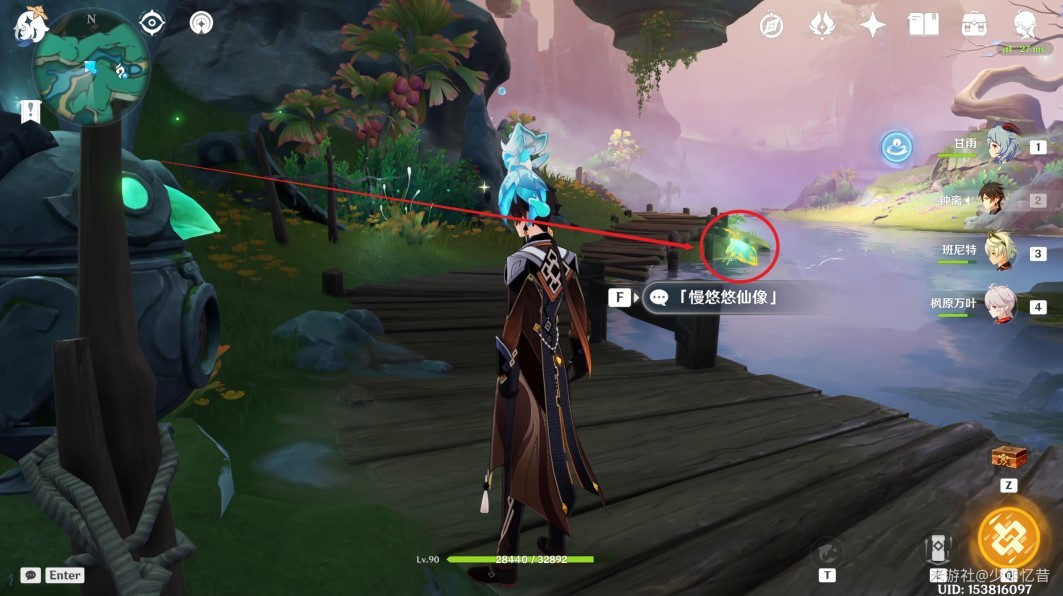Image resolution: width=1063 pixels, height=596 pixels.
Task: Open the quest tracker exclamation icon
Action: pyautogui.click(x=29, y=111)
